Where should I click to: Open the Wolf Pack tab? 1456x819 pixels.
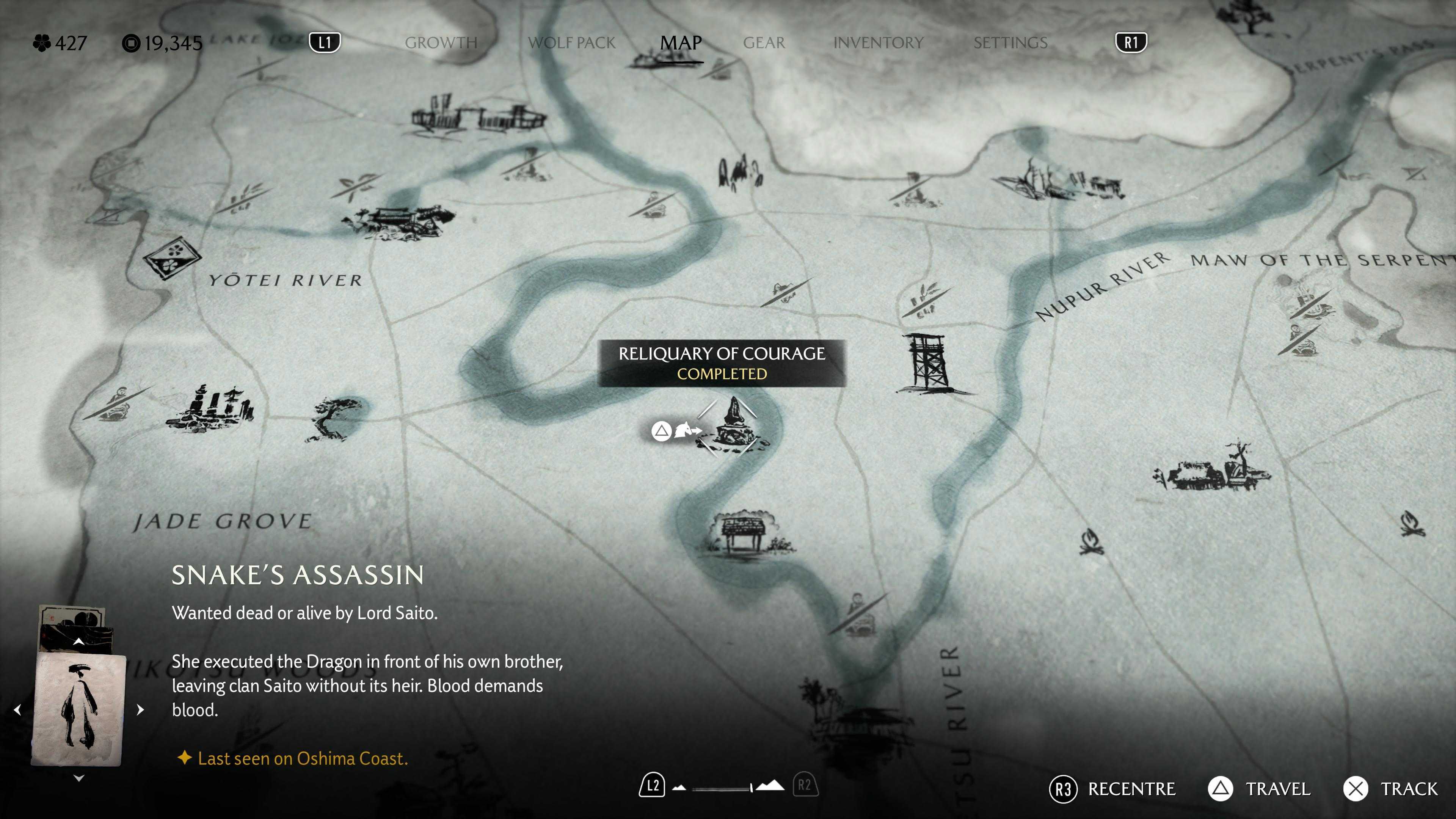pyautogui.click(x=571, y=42)
